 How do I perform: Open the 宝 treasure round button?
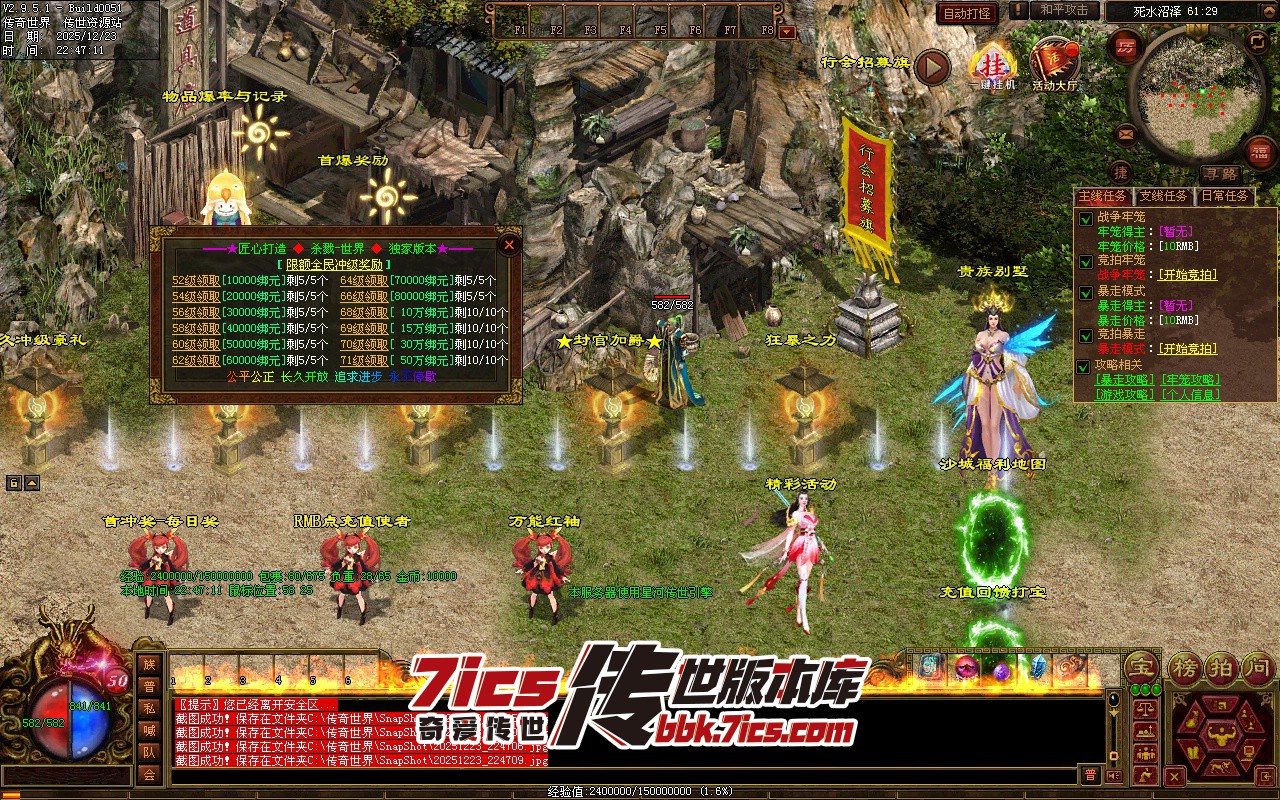click(1140, 666)
